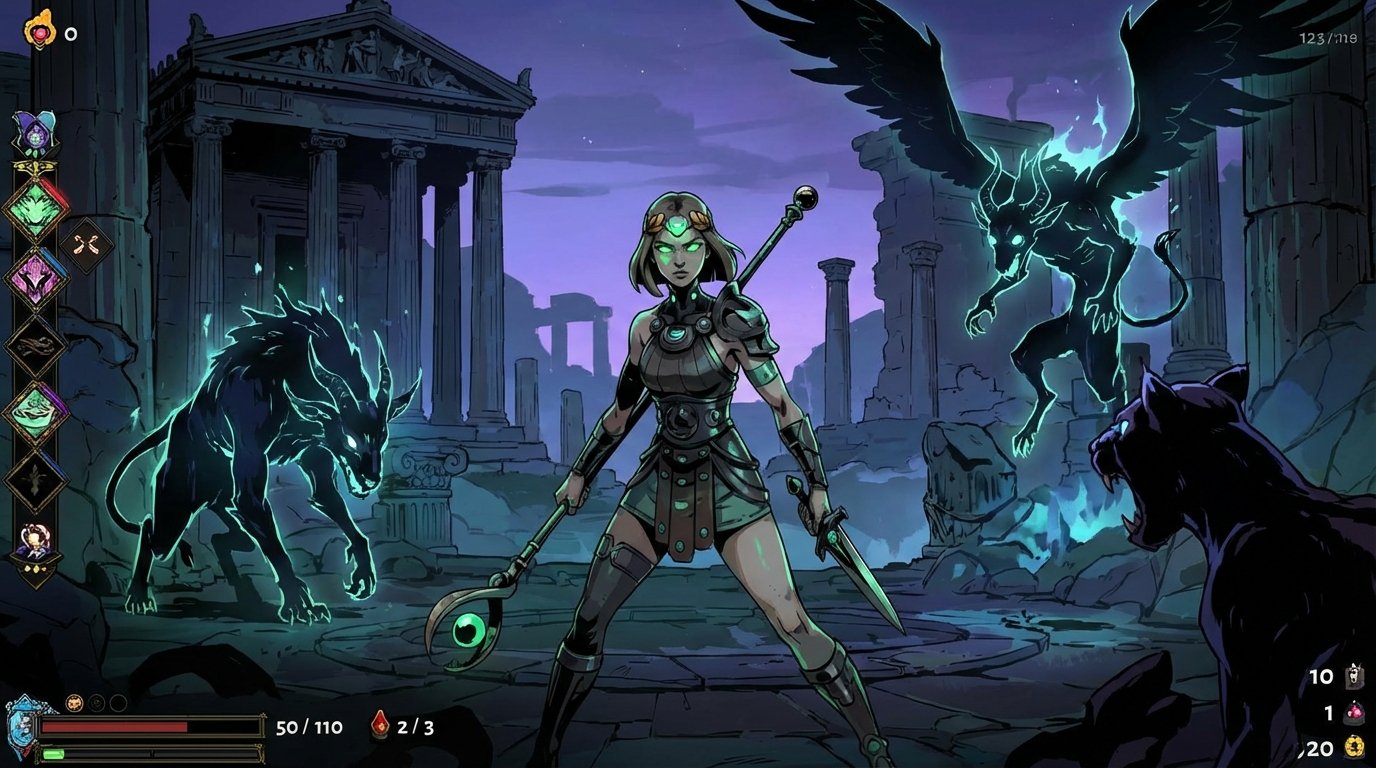Toggle the cat status effect buff circle
This screenshot has height=768, width=1376.
pos(75,702)
